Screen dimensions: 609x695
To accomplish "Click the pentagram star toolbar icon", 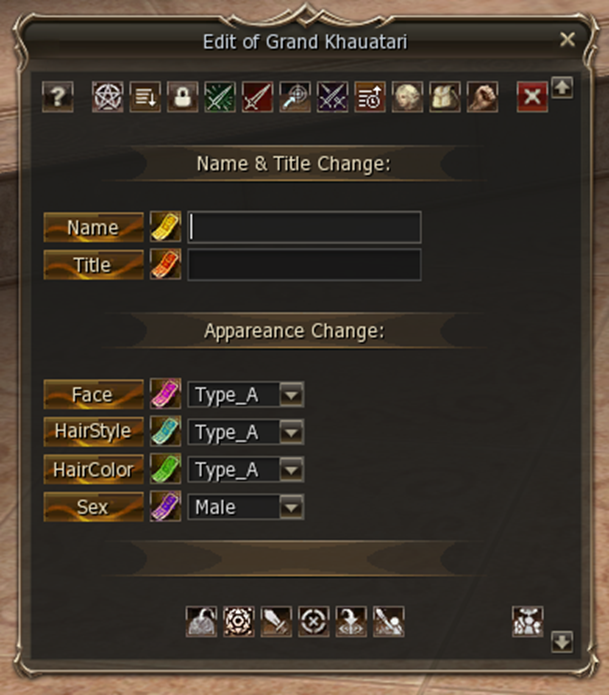I will tap(107, 97).
